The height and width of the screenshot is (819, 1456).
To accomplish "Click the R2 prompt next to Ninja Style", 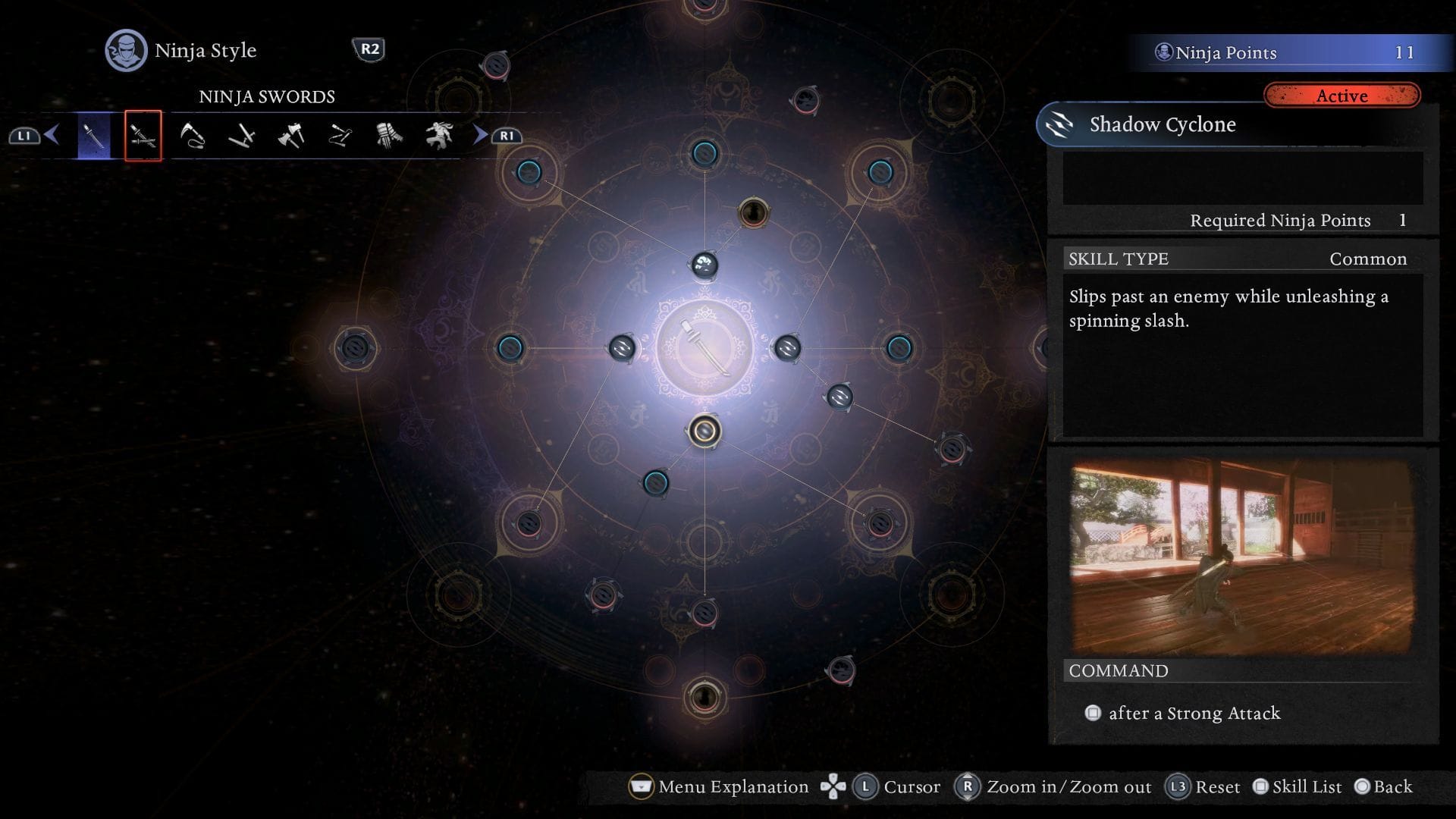I will click(x=371, y=51).
